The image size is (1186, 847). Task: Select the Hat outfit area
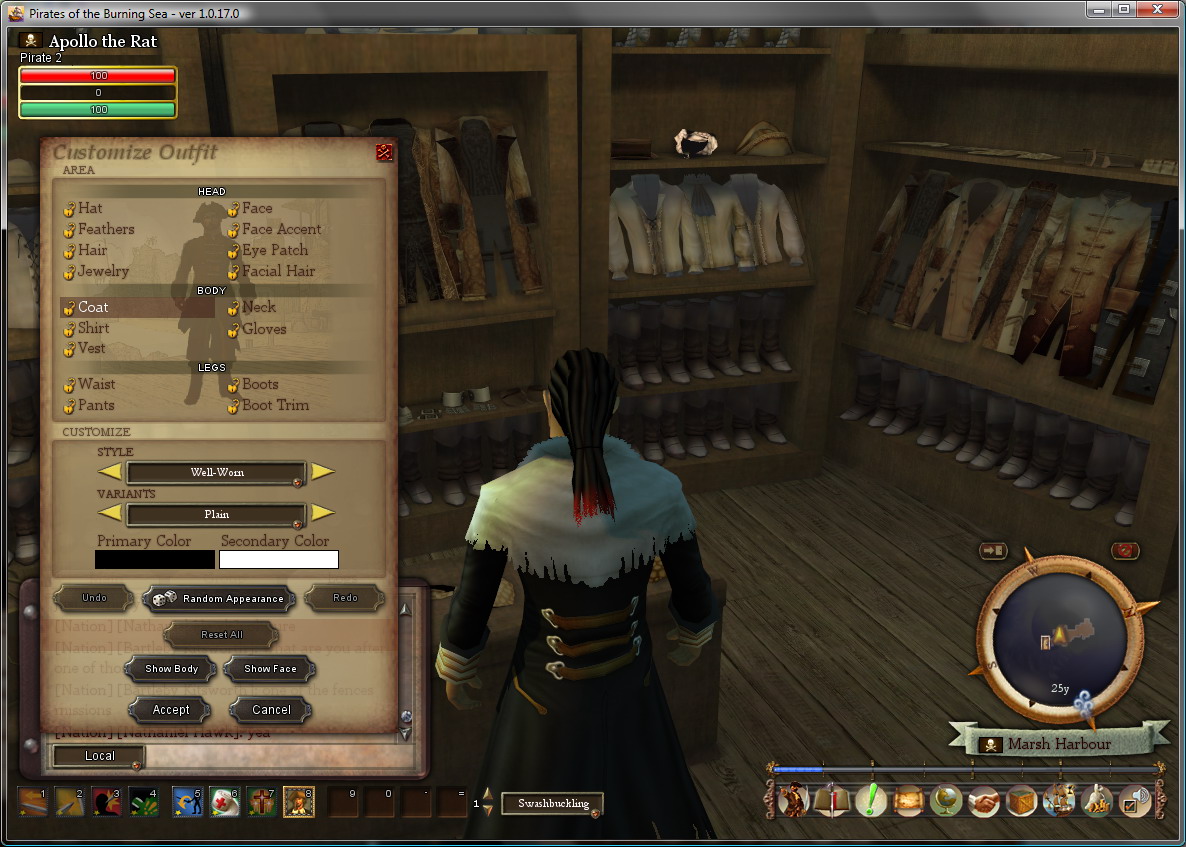click(x=89, y=208)
